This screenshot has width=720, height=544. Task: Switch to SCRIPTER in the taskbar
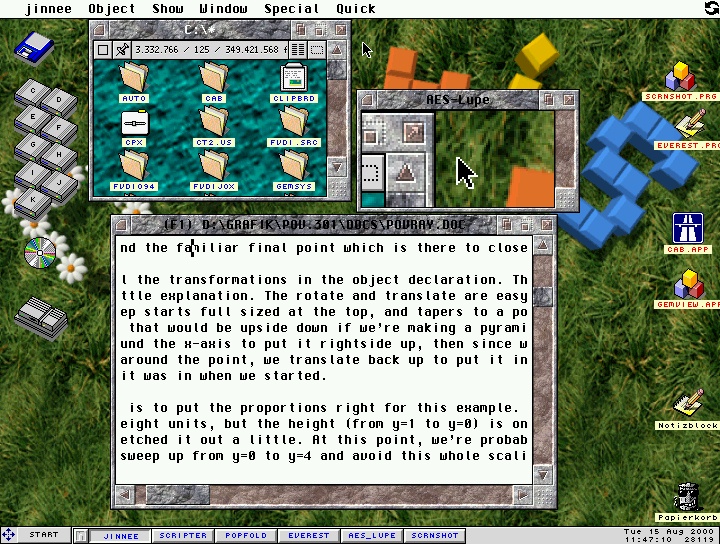[183, 535]
